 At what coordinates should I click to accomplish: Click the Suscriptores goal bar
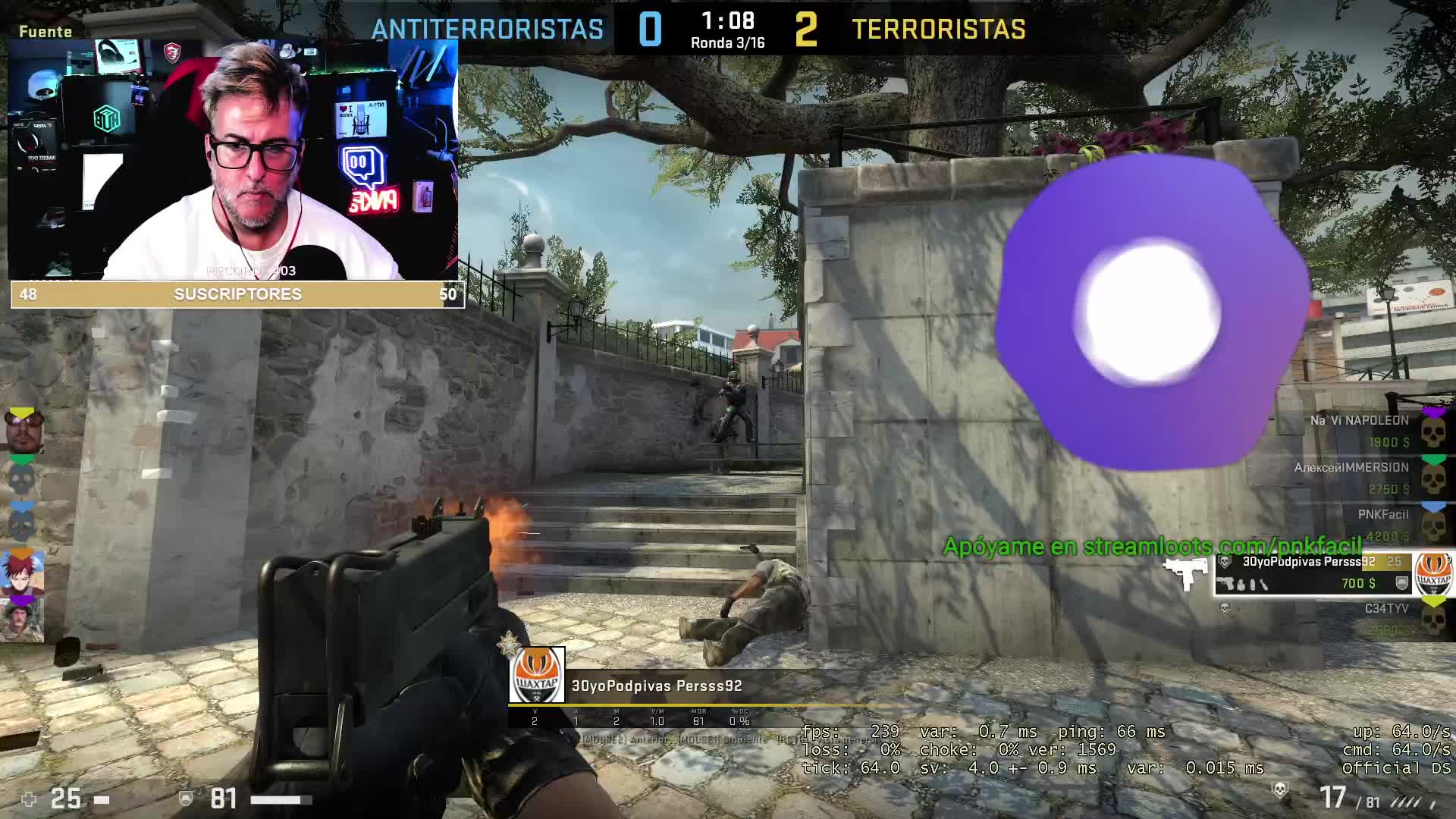237,294
